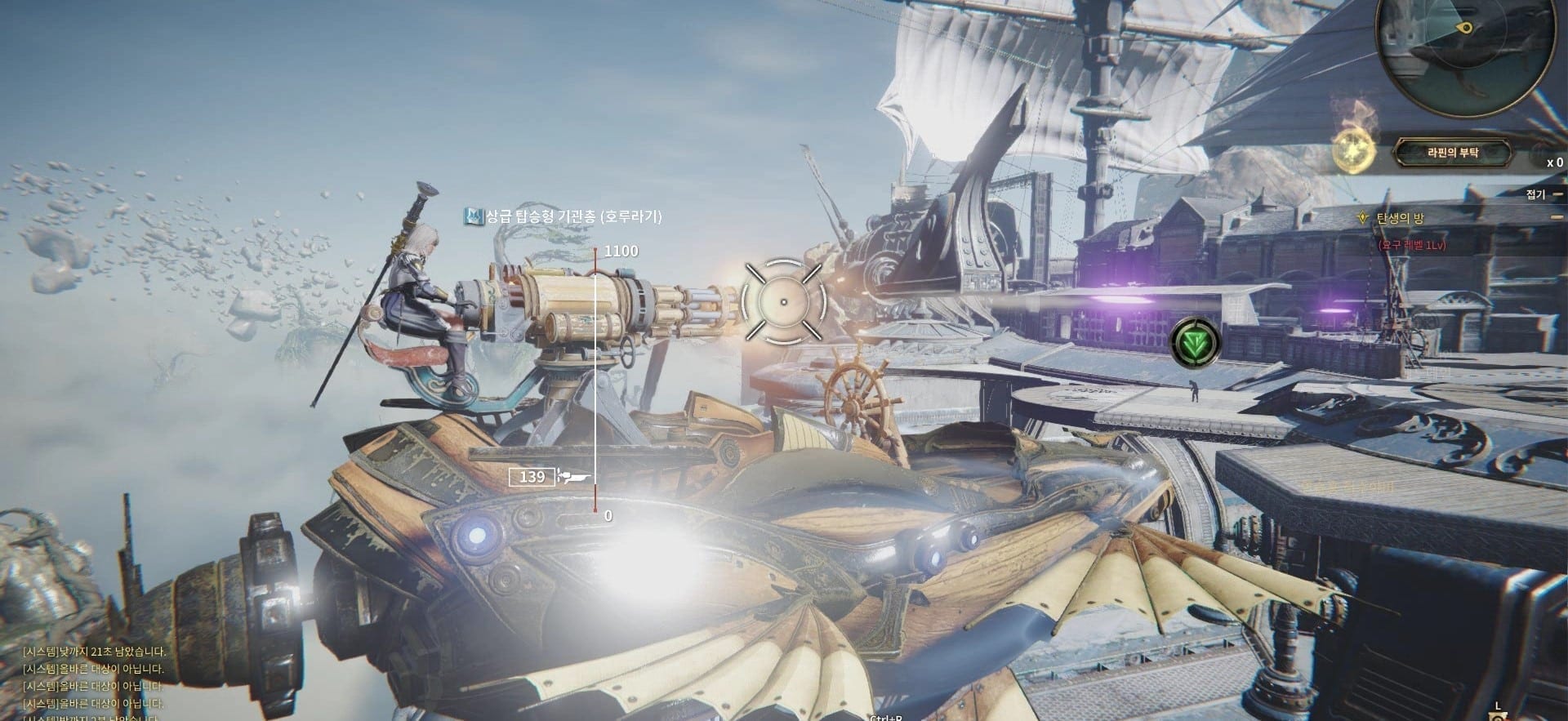Minimize the 탄생의 방 quest row
The width and height of the screenshot is (1568, 721).
(1558, 218)
